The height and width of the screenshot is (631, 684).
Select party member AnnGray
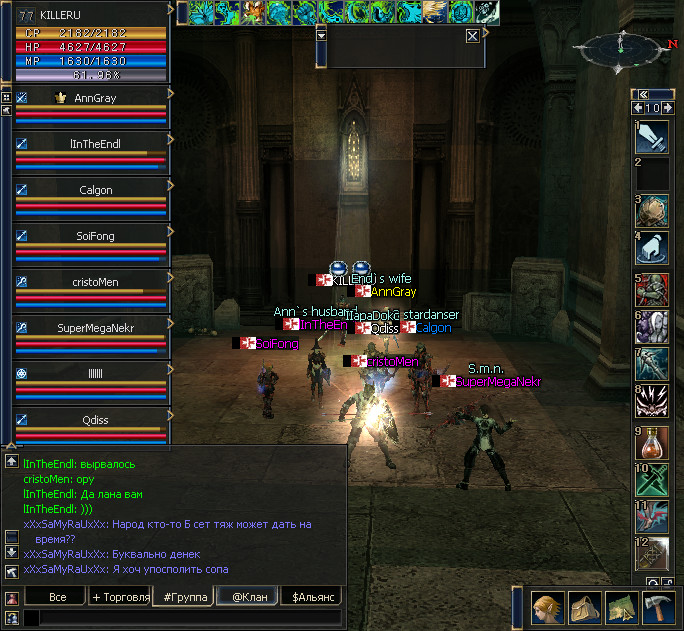94,98
